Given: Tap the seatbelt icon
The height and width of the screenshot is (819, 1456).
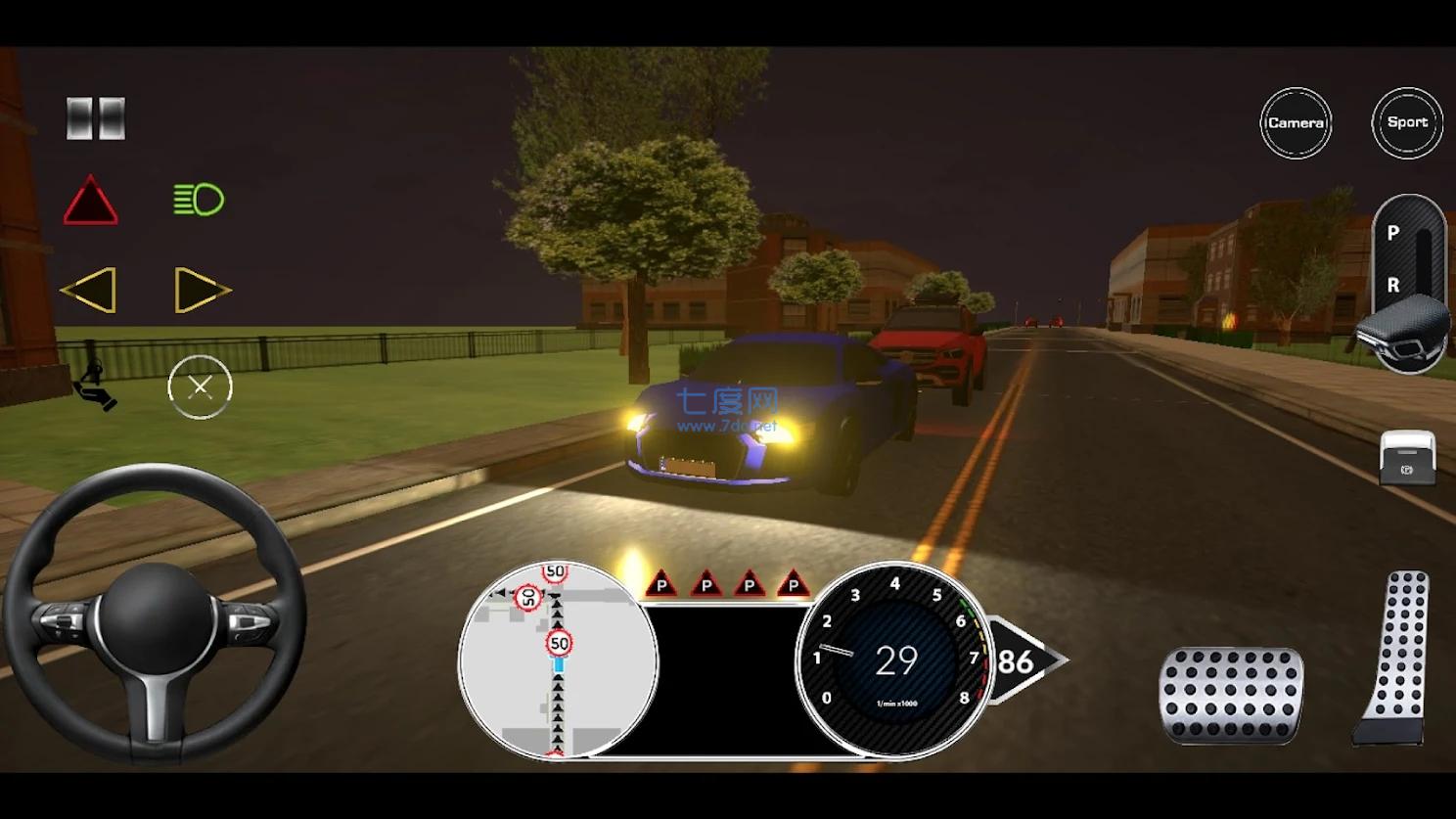Looking at the screenshot, I should pos(95,386).
